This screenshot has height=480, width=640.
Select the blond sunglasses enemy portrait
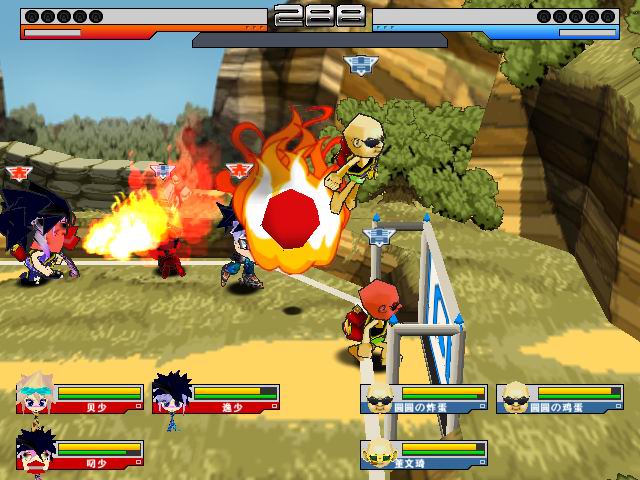point(378,451)
